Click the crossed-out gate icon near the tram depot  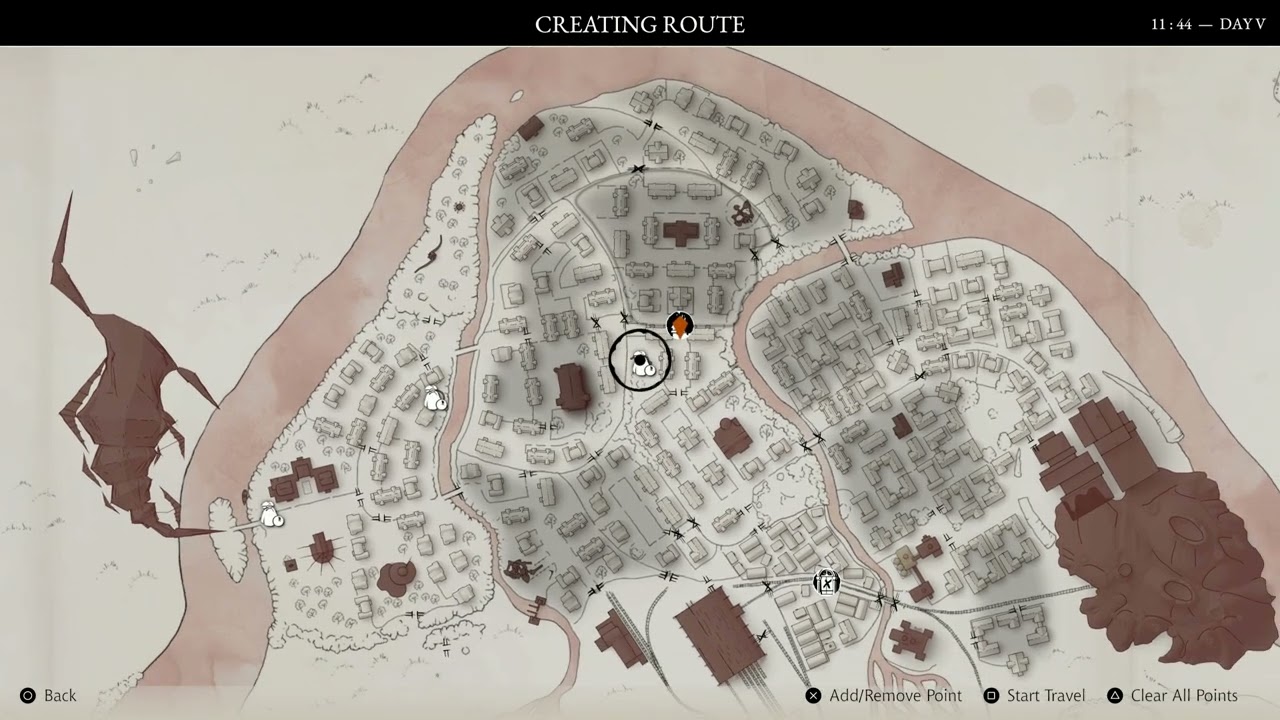(827, 581)
